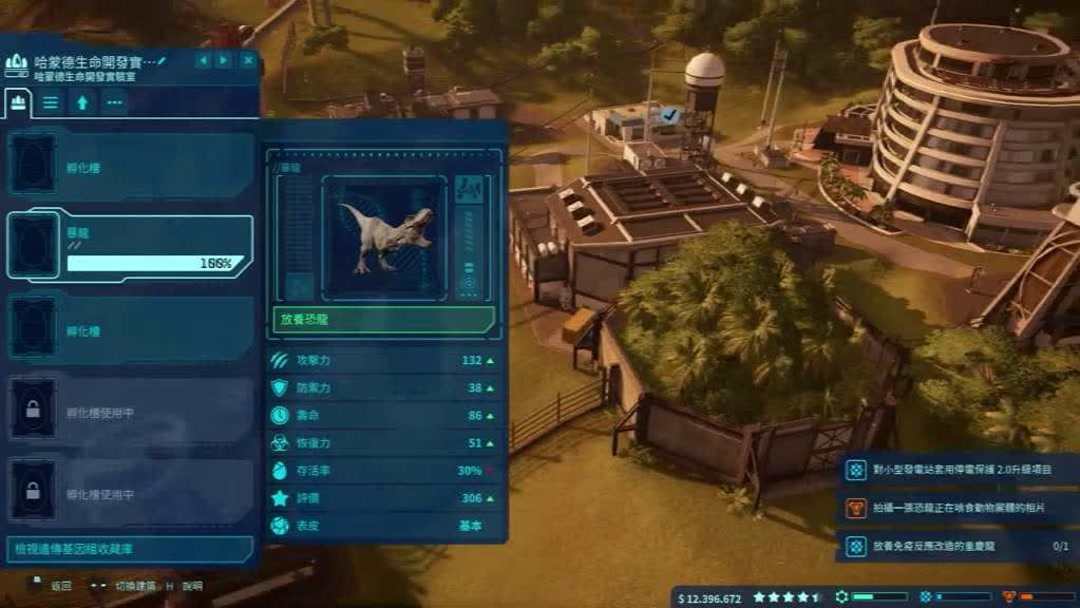Select the 暴龍 incubation slot at 100%
Screen dimensions: 1080x608
tap(130, 246)
